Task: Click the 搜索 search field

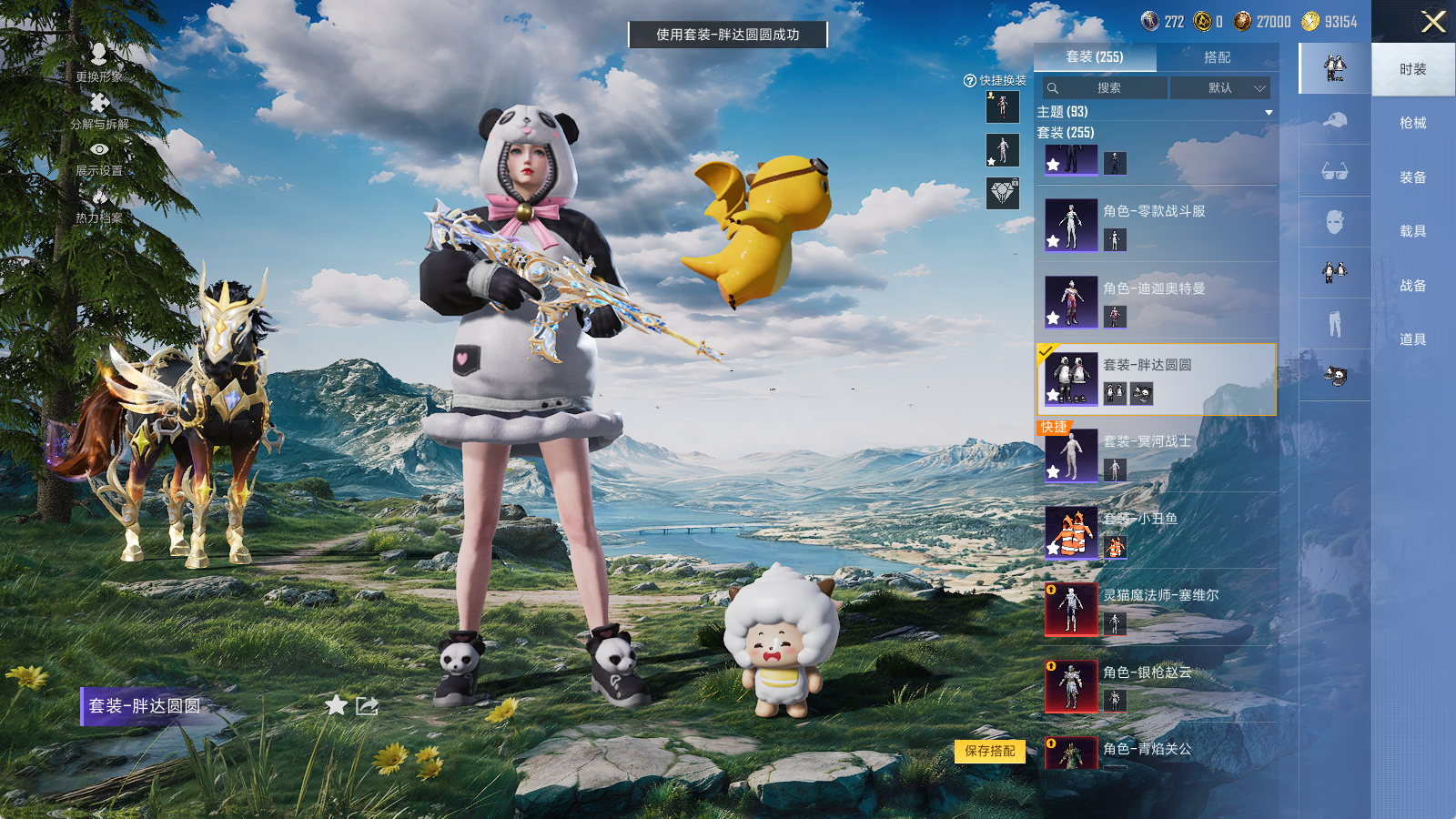Action: click(x=1107, y=88)
